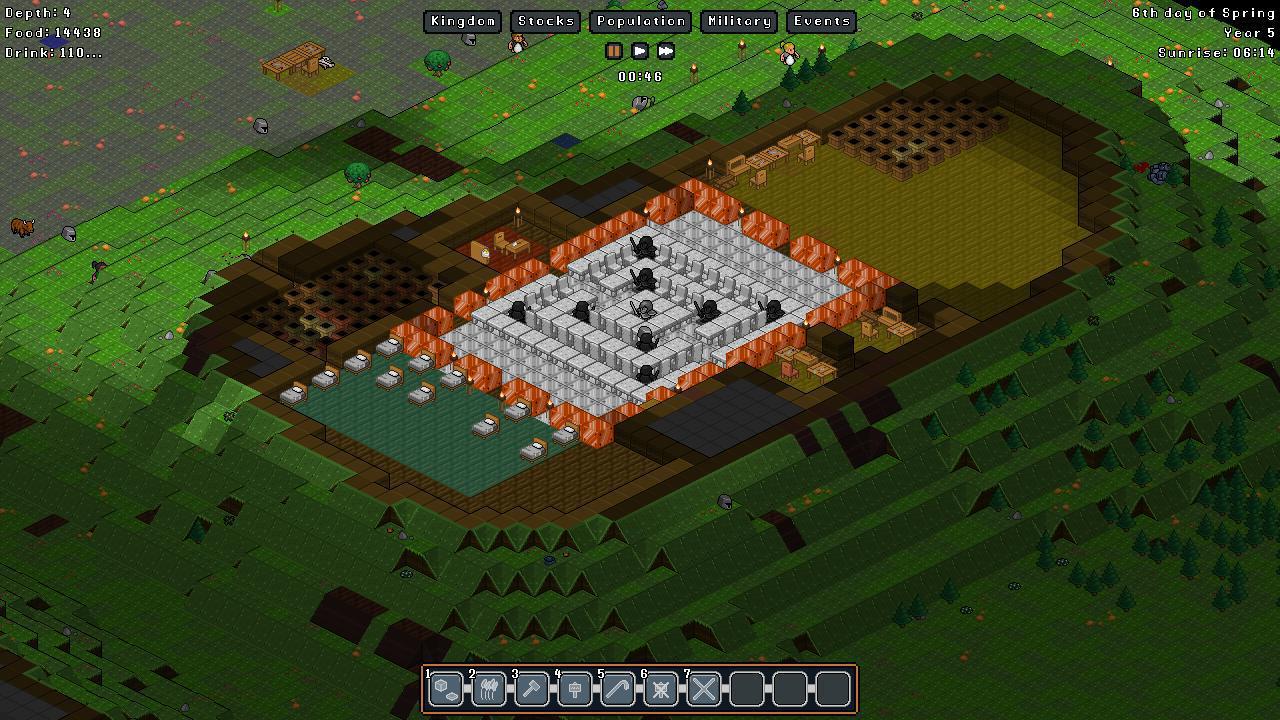This screenshot has height=720, width=1280.
Task: View the Events list
Action: (821, 20)
